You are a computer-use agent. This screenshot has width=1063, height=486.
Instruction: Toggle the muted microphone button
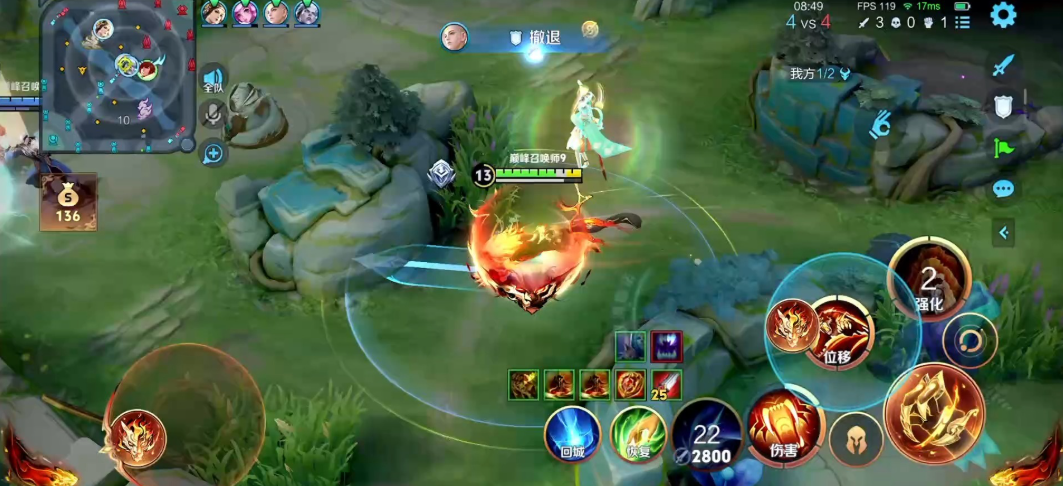pyautogui.click(x=212, y=116)
